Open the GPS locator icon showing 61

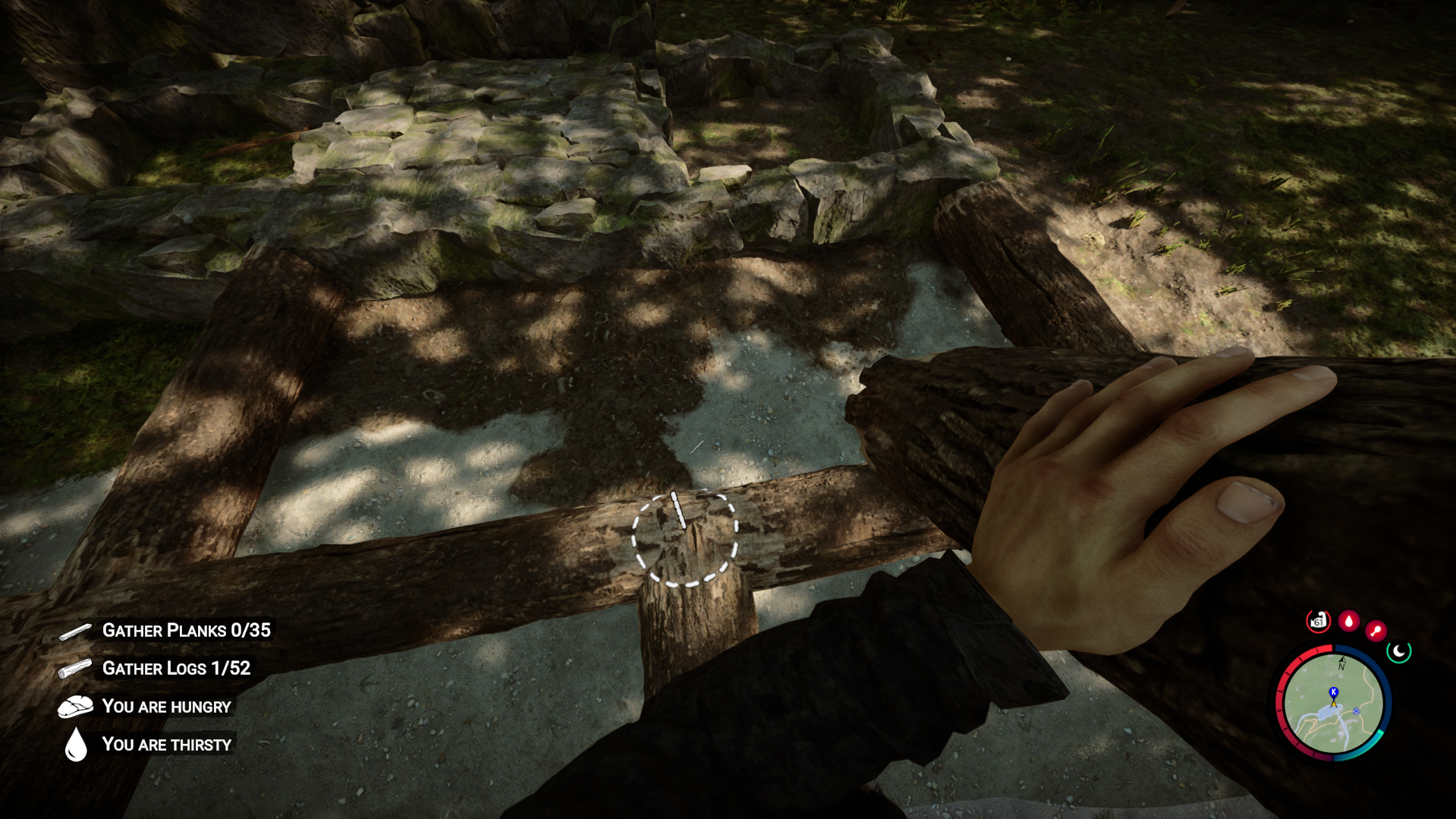click(1317, 621)
